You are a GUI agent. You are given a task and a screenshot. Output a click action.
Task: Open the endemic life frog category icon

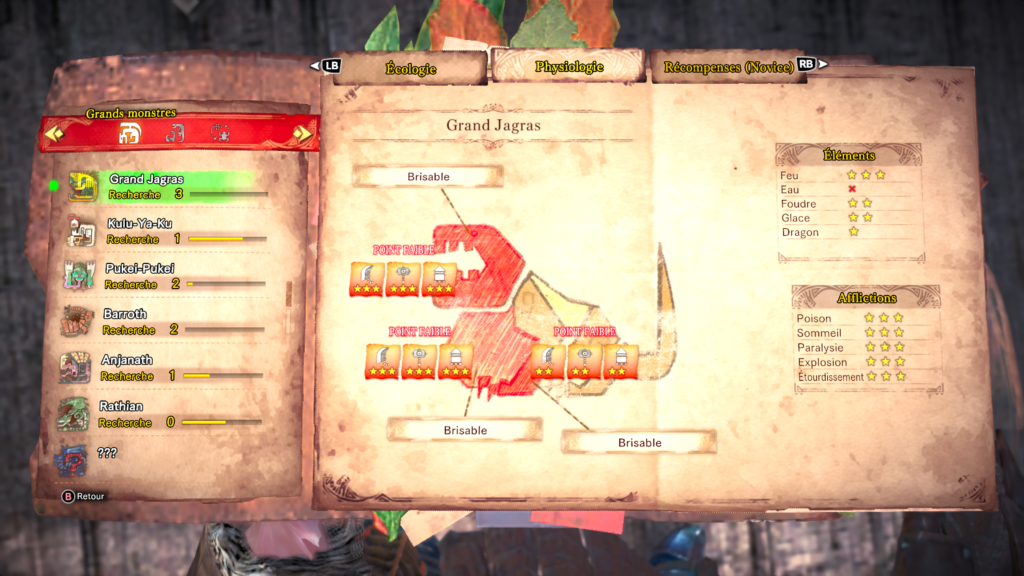(220, 133)
